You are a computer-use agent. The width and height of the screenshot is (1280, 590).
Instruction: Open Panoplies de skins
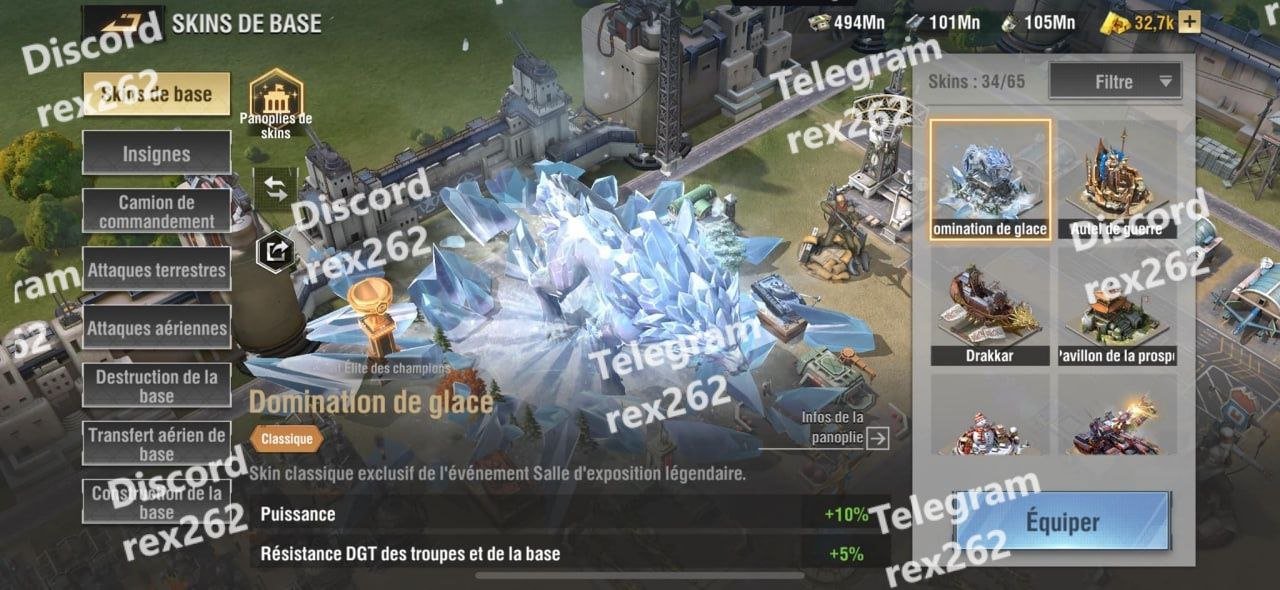(x=275, y=98)
